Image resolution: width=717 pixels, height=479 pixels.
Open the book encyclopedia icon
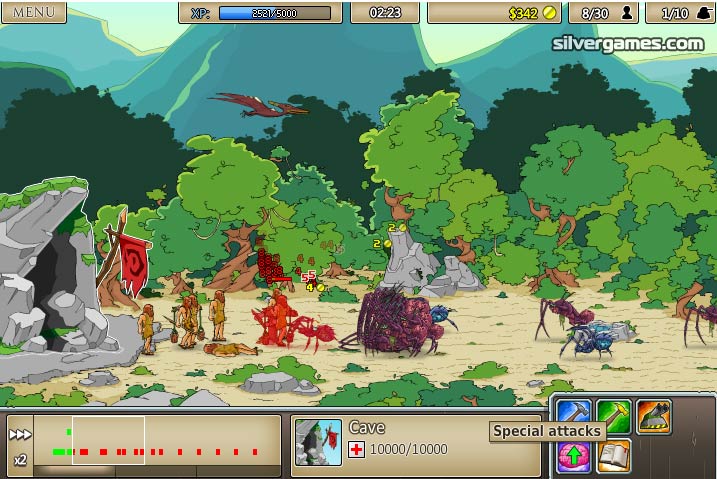point(613,456)
